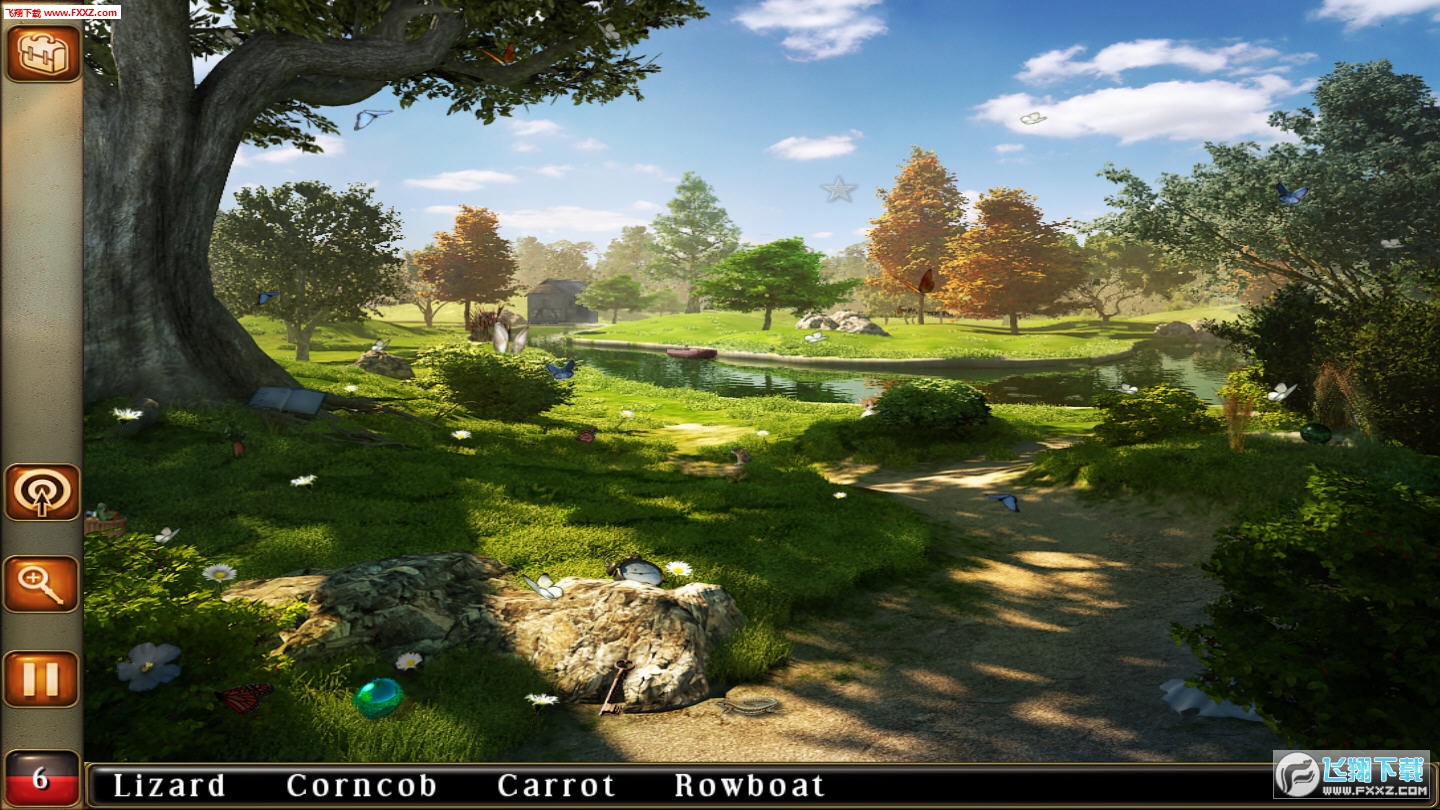Viewport: 1440px width, 810px height.
Task: Activate the magnifying glass zoom button
Action: [x=42, y=584]
